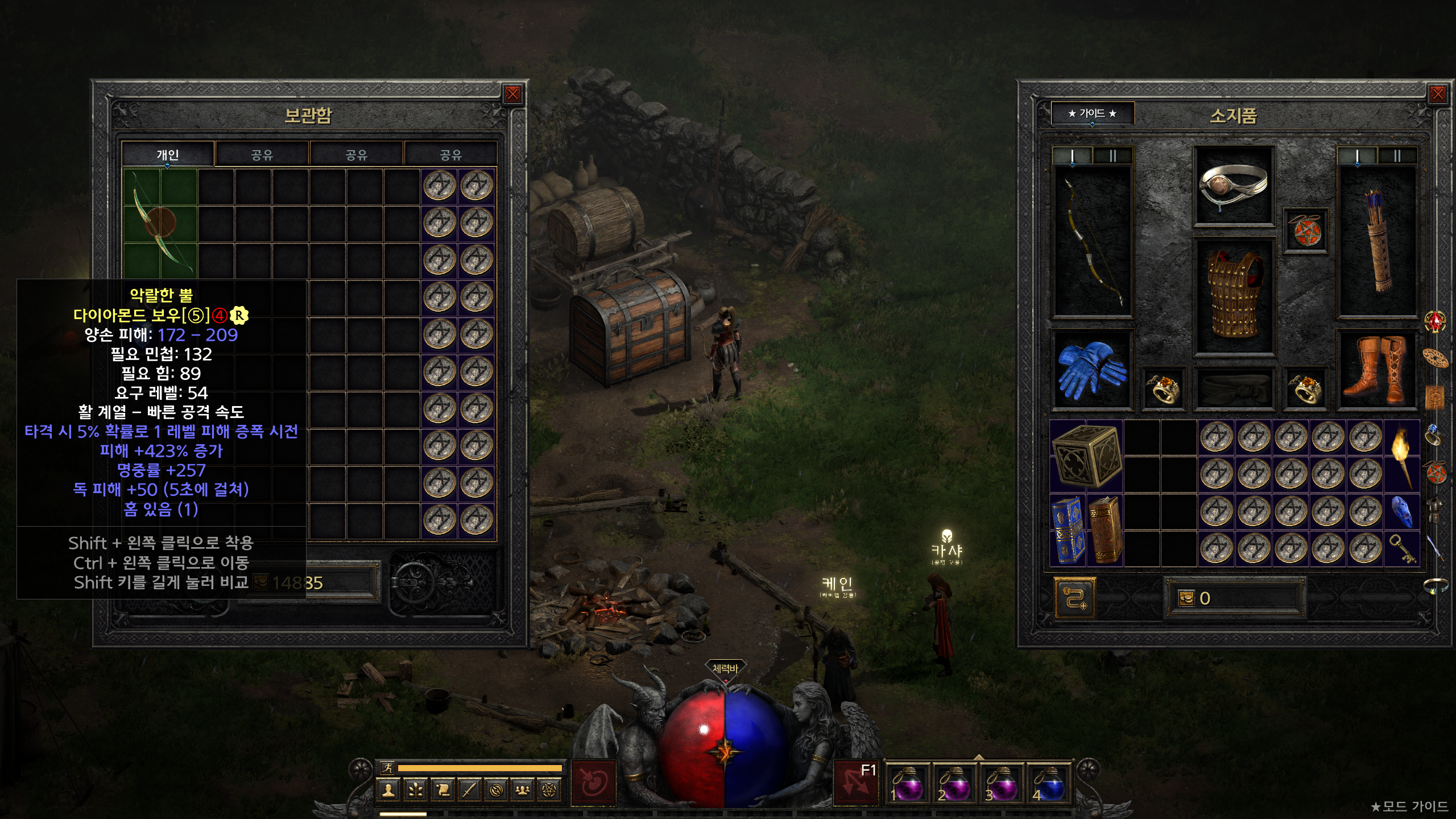Select the equipped helm circlet slot
The width and height of the screenshot is (1456, 819).
1233,185
